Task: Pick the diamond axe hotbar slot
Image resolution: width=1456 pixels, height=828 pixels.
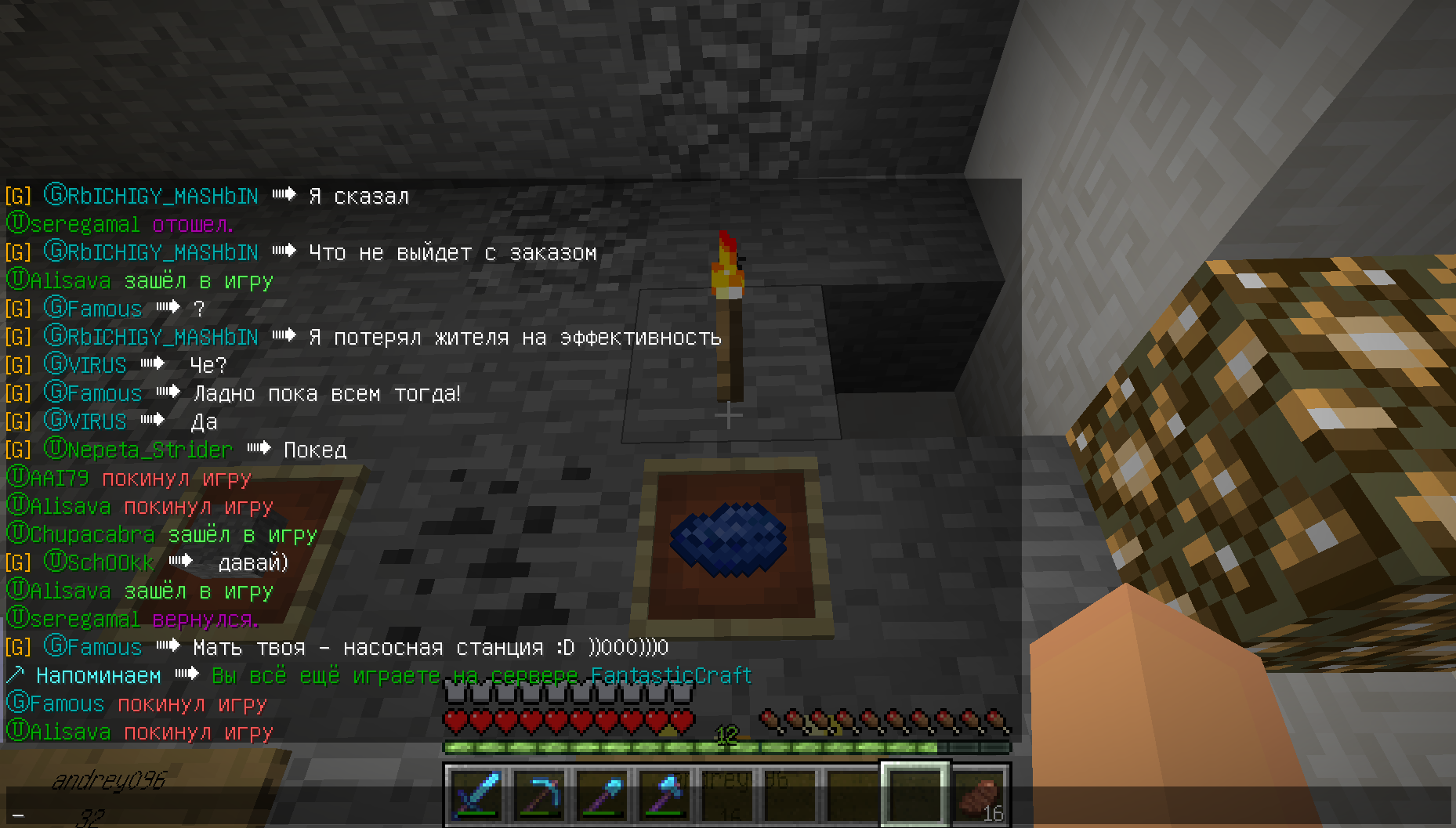Action: [665, 794]
